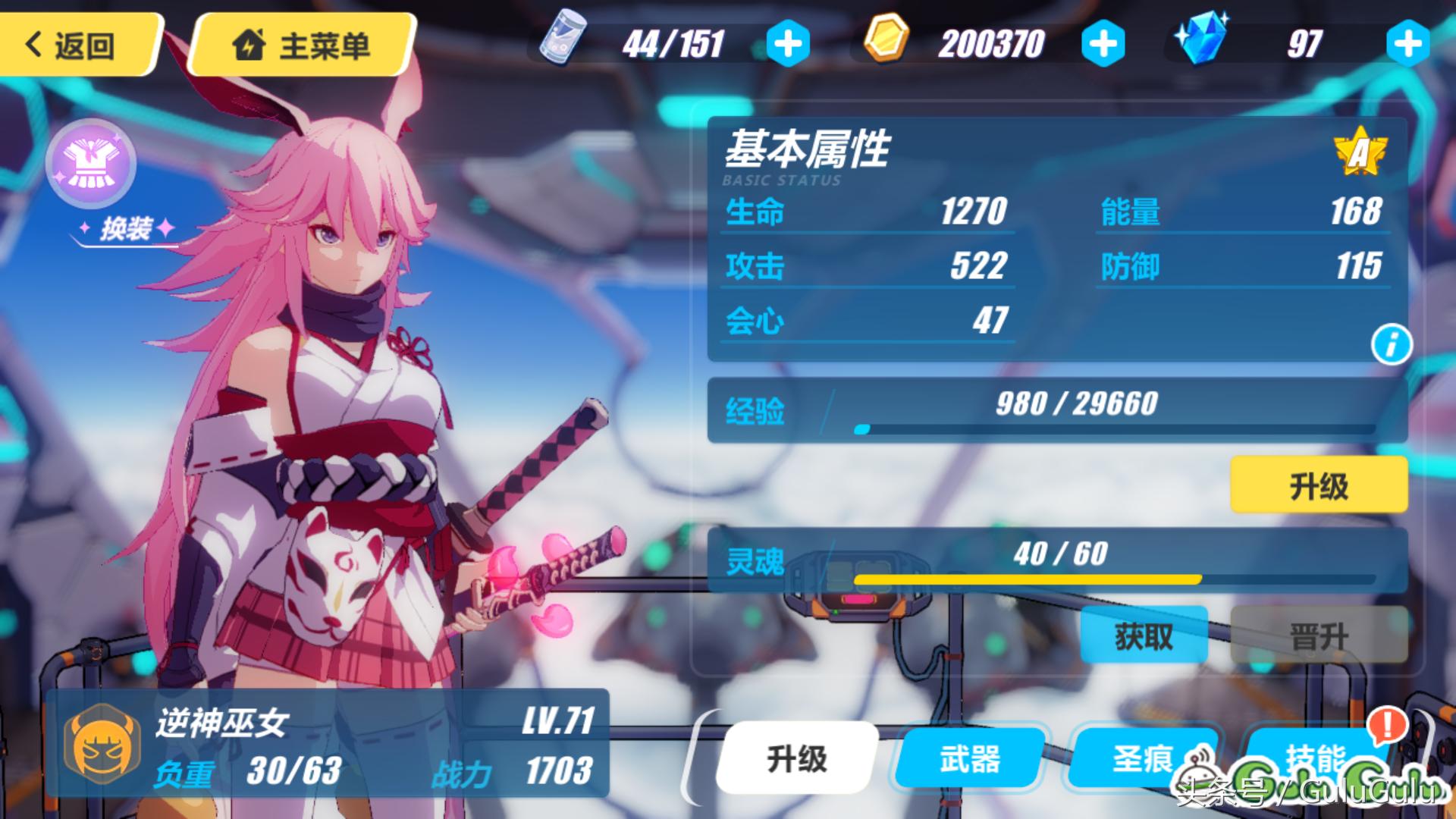Viewport: 1456px width, 819px height.
Task: Open the 圣痕 stigmata tab
Action: point(1142,758)
